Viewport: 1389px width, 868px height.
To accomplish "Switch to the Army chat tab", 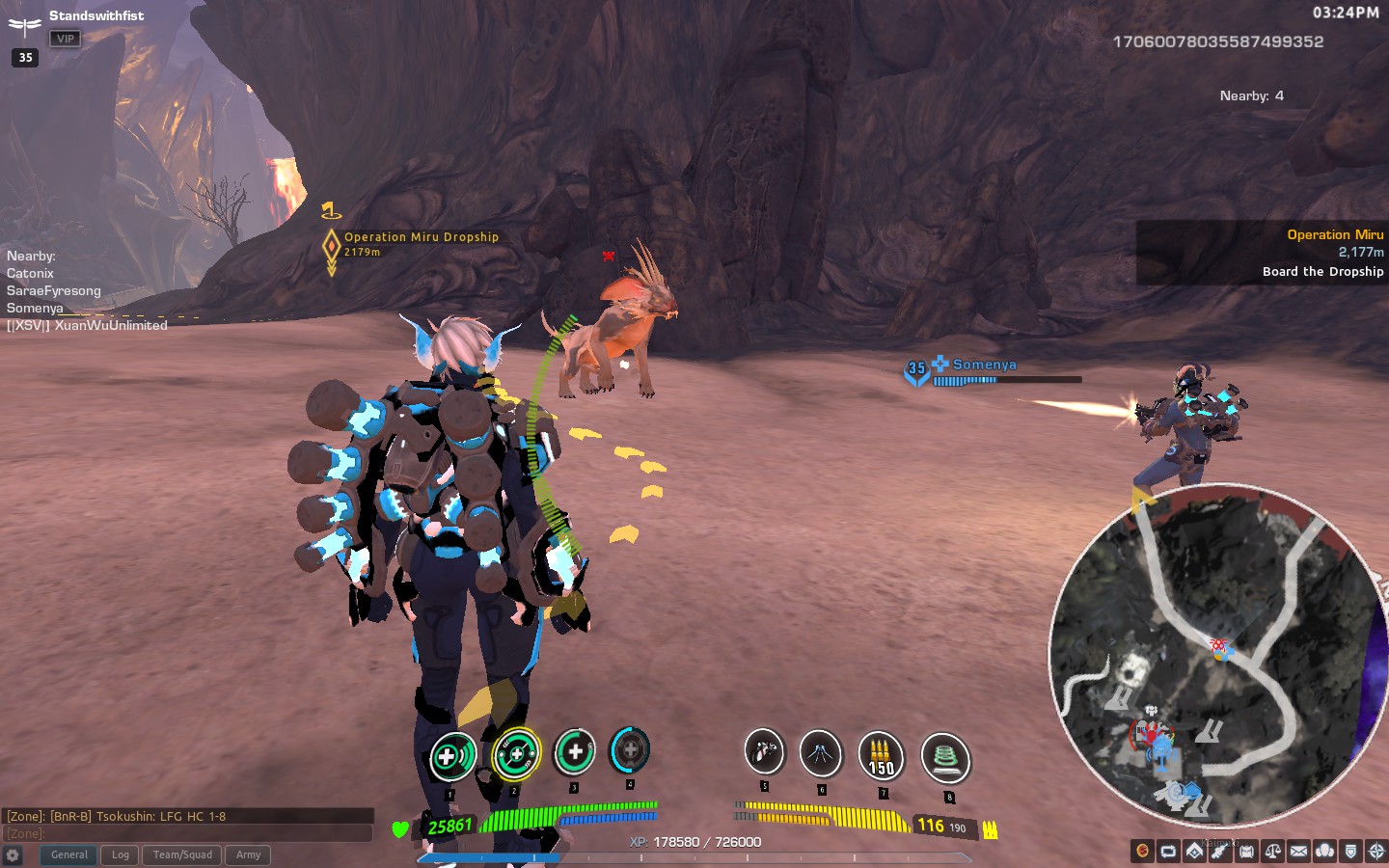I will coord(248,854).
